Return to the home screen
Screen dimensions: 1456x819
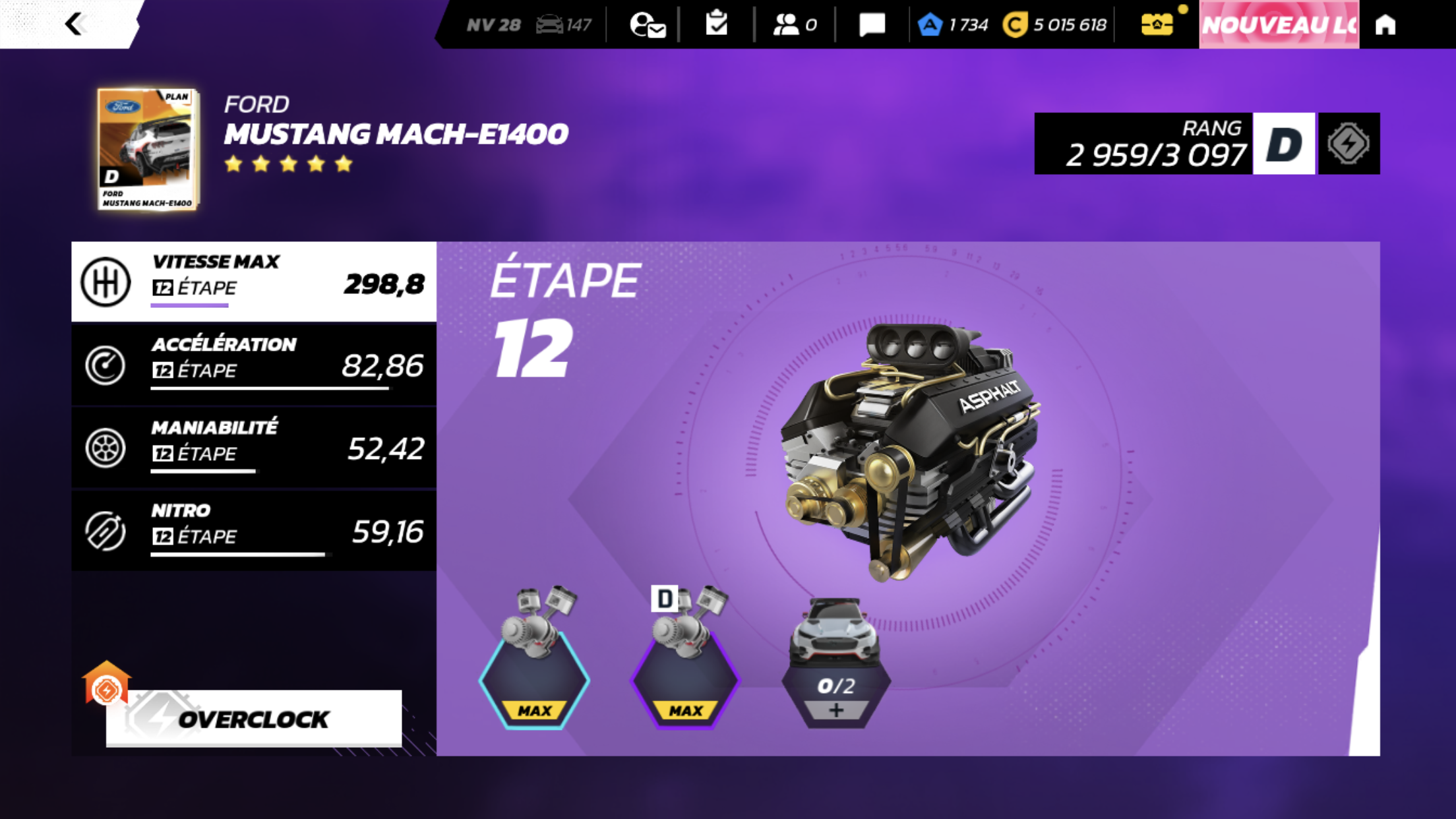(1385, 24)
